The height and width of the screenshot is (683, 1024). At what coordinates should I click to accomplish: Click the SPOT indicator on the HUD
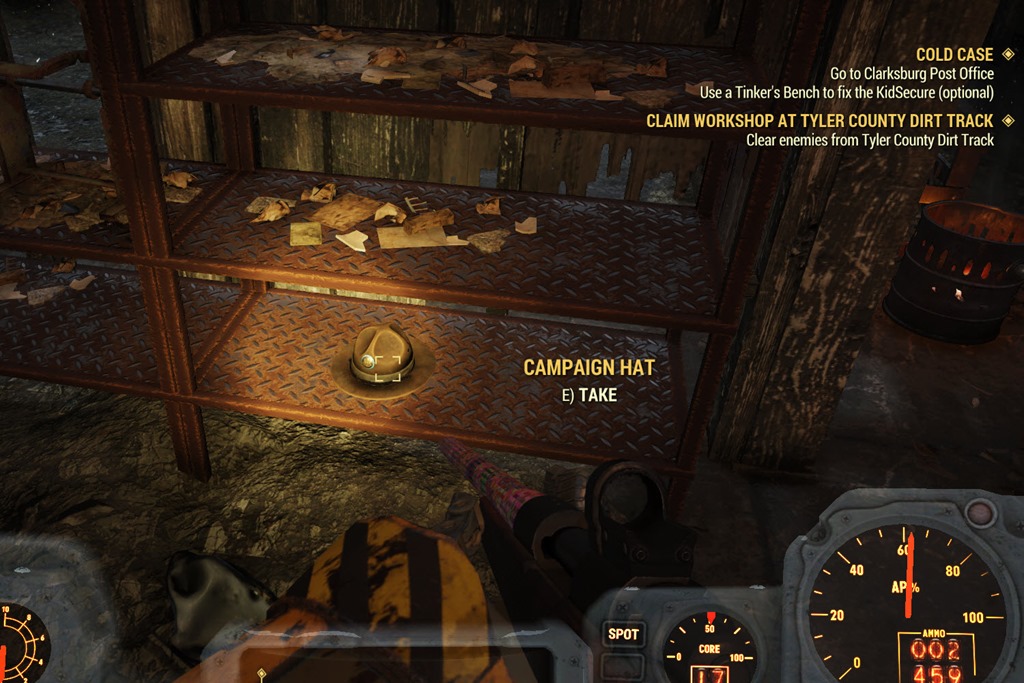624,634
